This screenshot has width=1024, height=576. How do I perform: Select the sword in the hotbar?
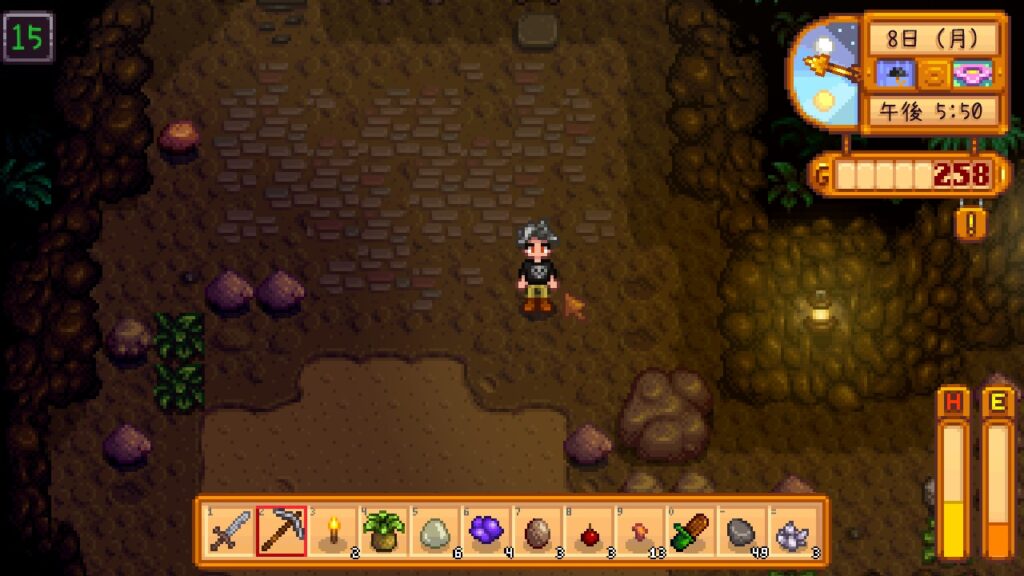tap(229, 531)
